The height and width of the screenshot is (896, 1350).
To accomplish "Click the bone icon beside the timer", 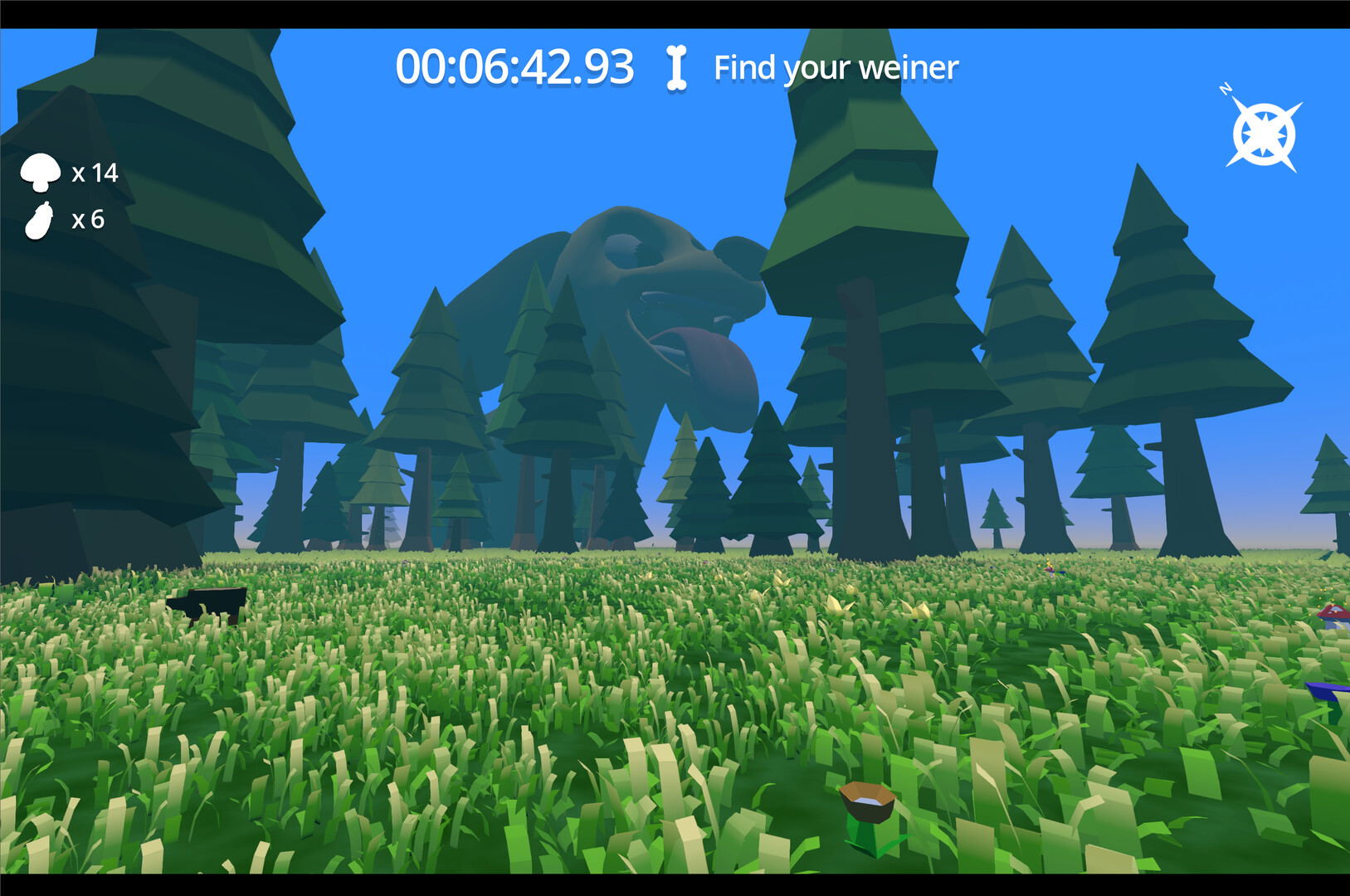I will [676, 68].
